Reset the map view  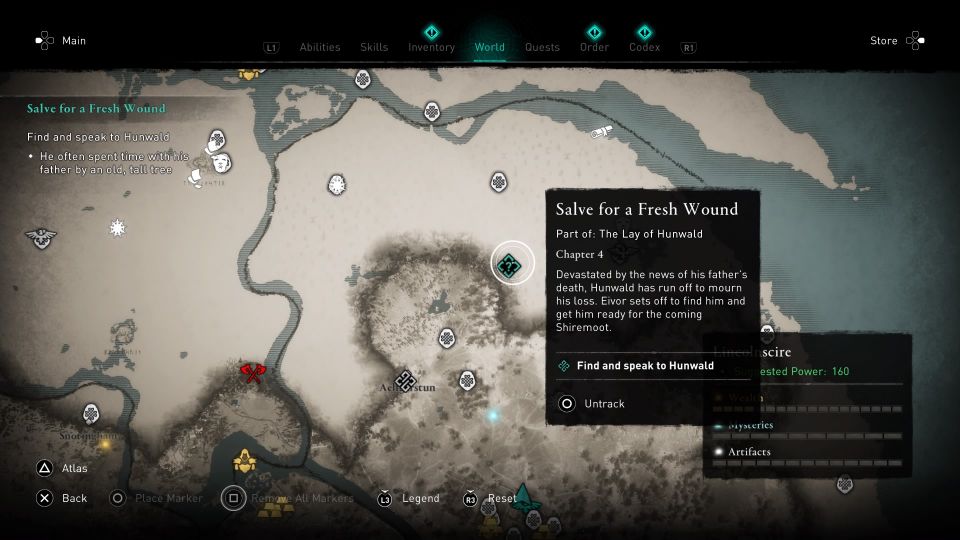(501, 498)
